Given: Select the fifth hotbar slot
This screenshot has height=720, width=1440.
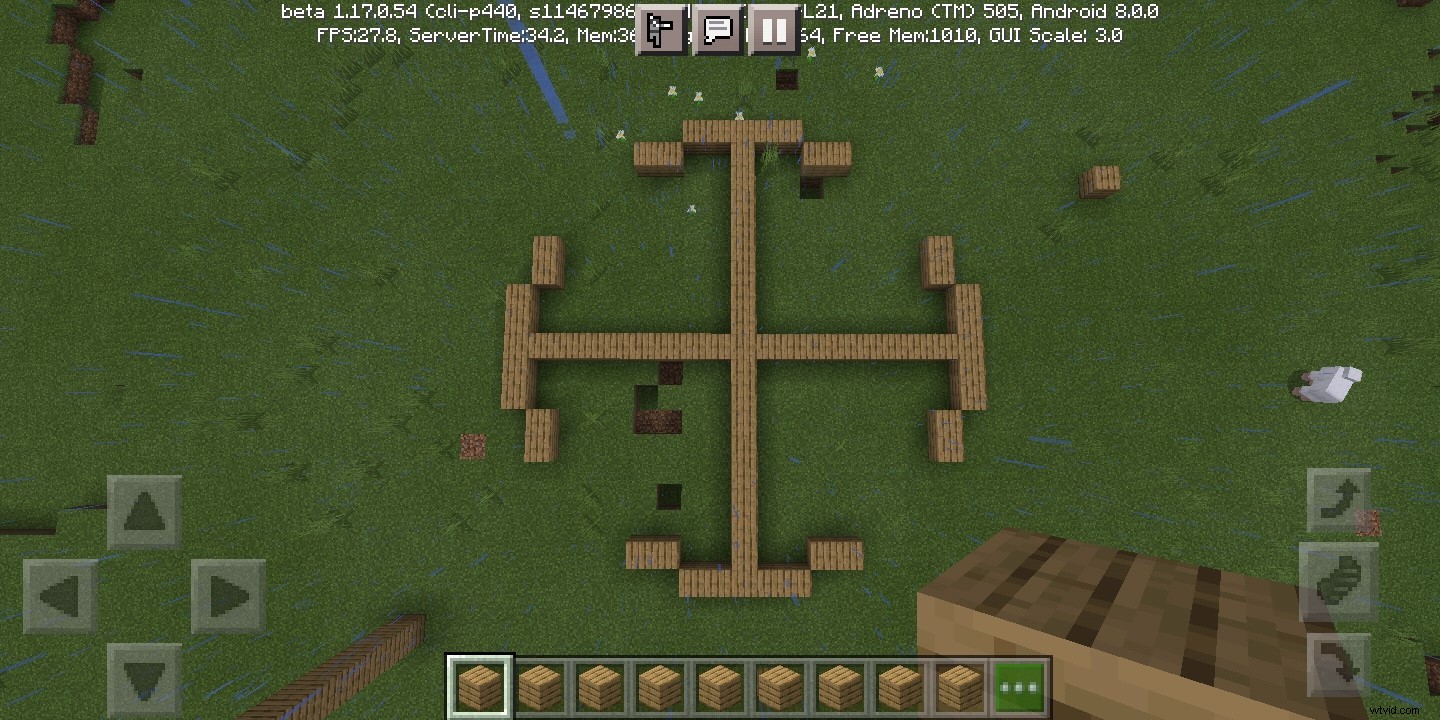Looking at the screenshot, I should (719, 686).
